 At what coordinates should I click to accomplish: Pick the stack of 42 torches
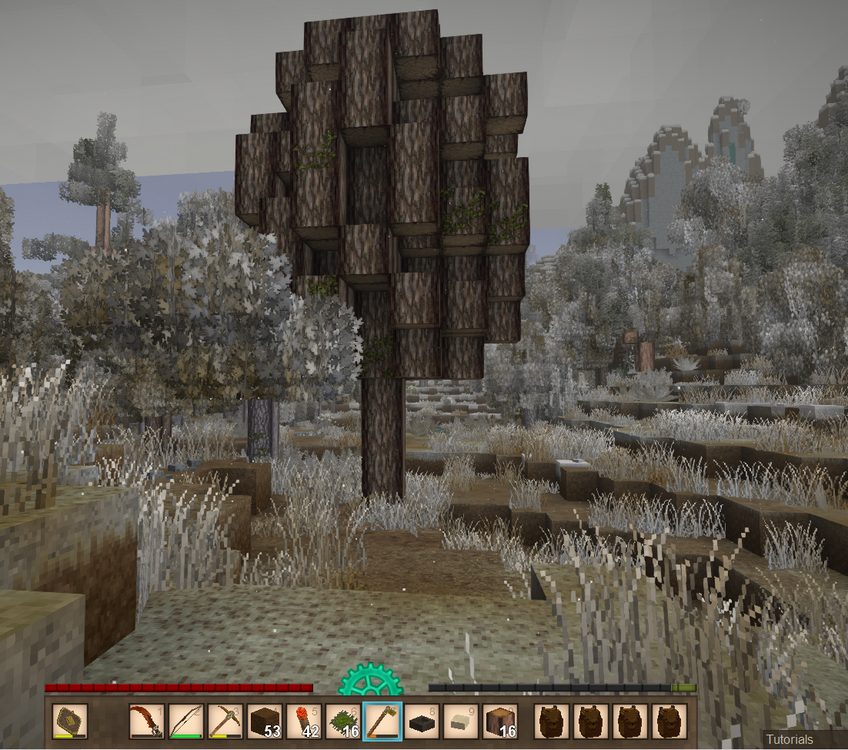pyautogui.click(x=303, y=721)
